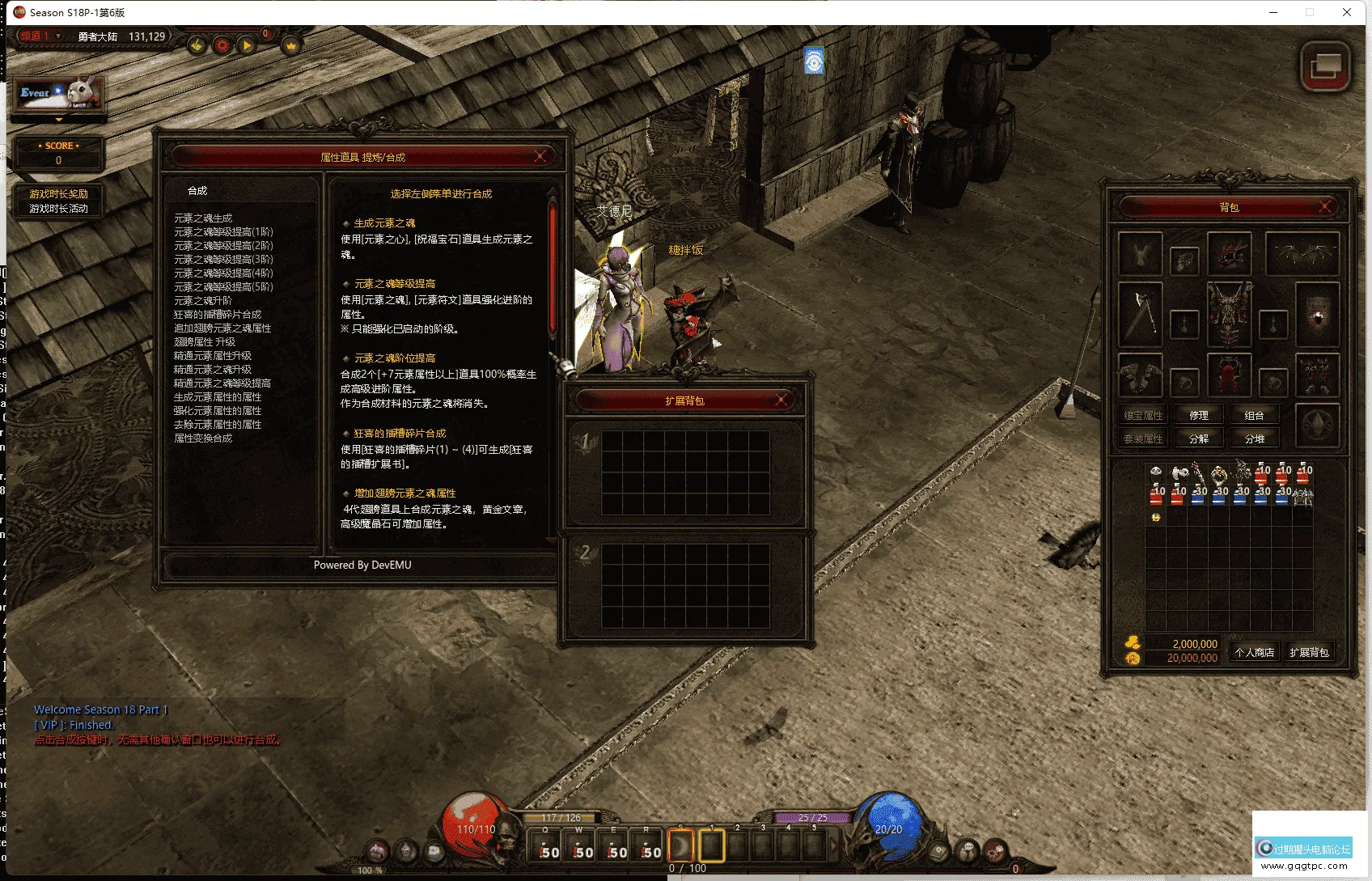Select the equipped helmet slot
The width and height of the screenshot is (1372, 881).
pos(1229,253)
